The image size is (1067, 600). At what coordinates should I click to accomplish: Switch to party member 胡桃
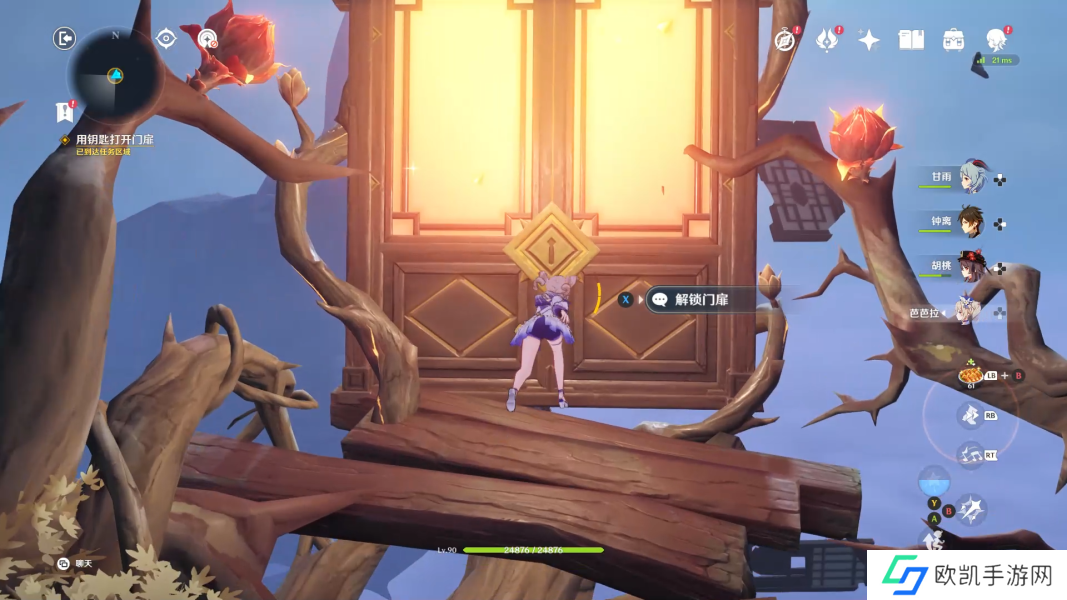point(970,267)
